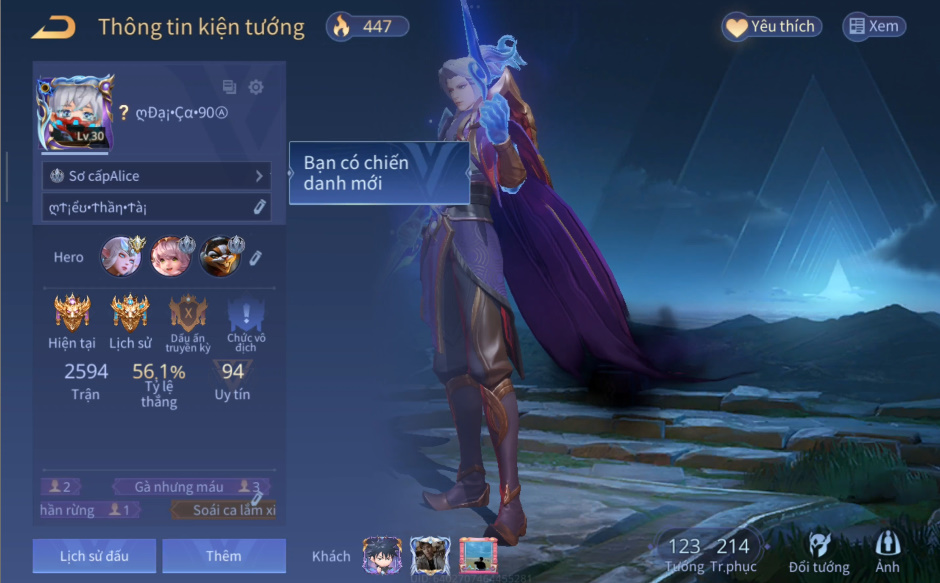Open the first visitor's anime avatar

click(x=382, y=556)
